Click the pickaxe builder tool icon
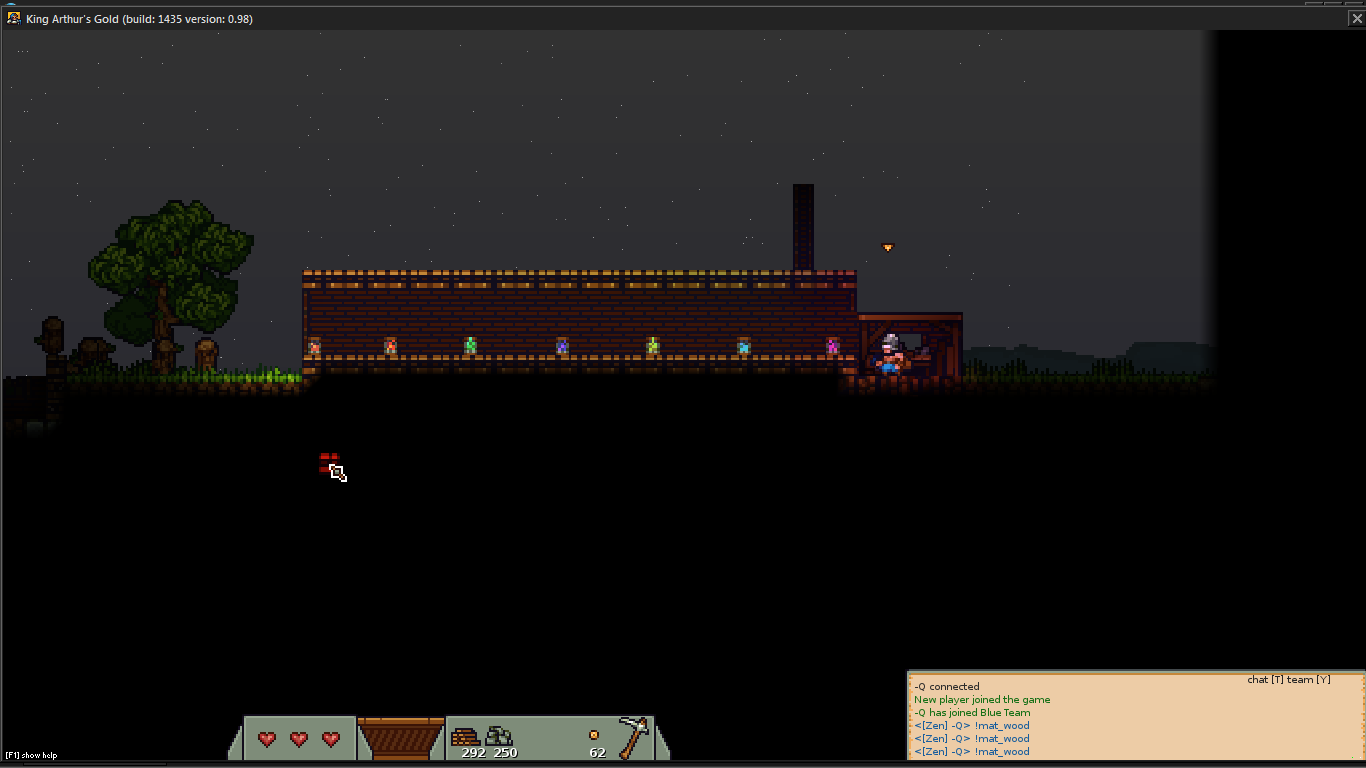1366x768 pixels. coord(634,737)
